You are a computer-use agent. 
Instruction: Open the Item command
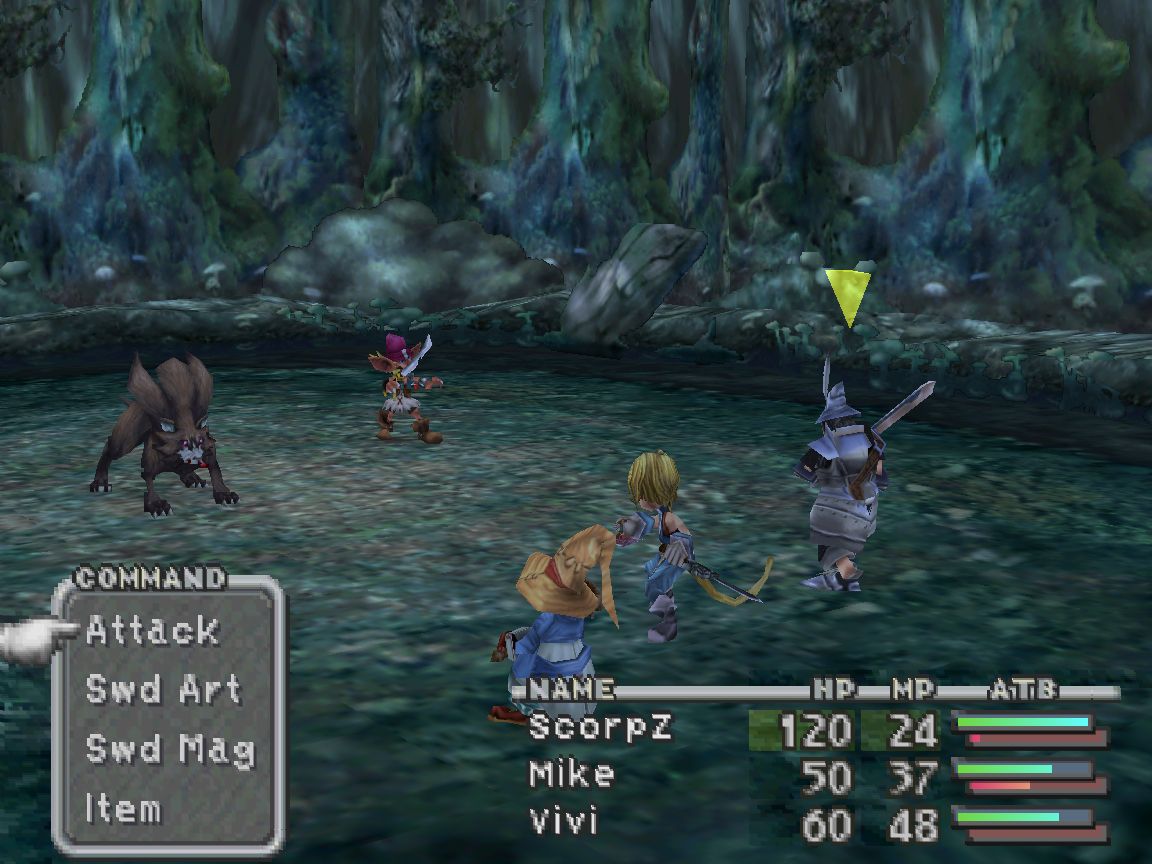click(x=123, y=808)
